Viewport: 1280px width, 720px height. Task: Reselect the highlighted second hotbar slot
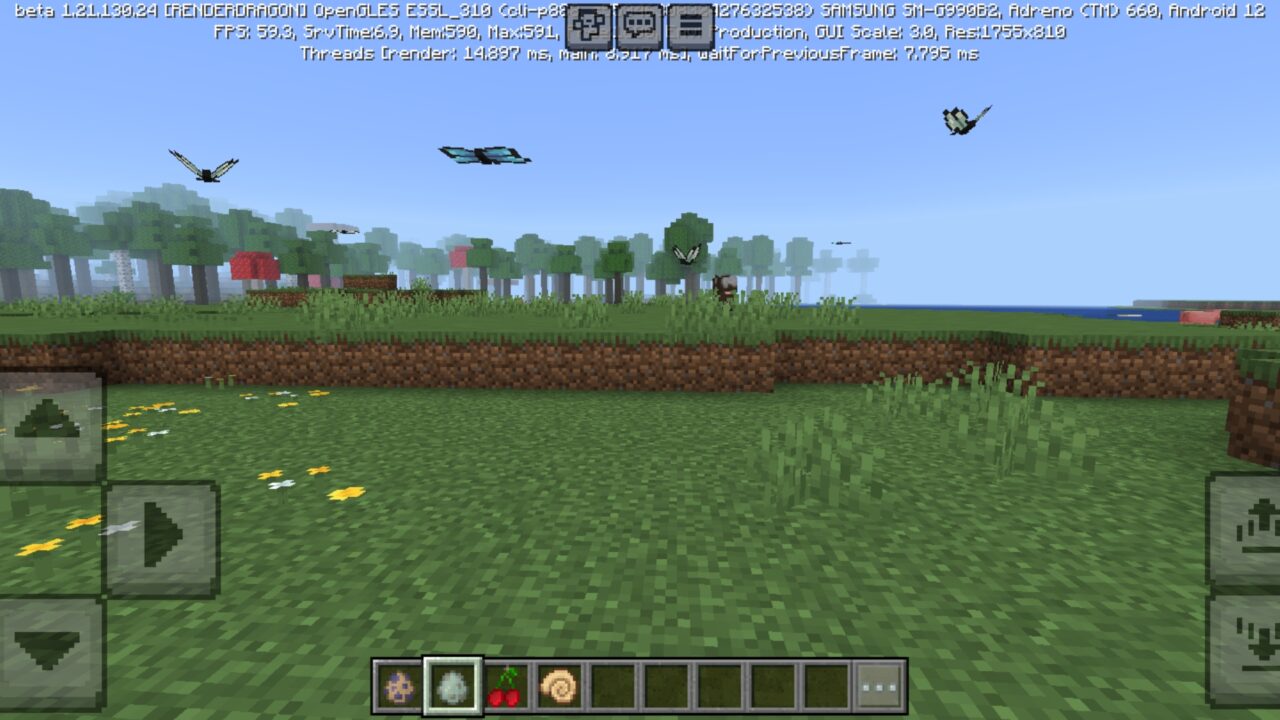(x=452, y=682)
